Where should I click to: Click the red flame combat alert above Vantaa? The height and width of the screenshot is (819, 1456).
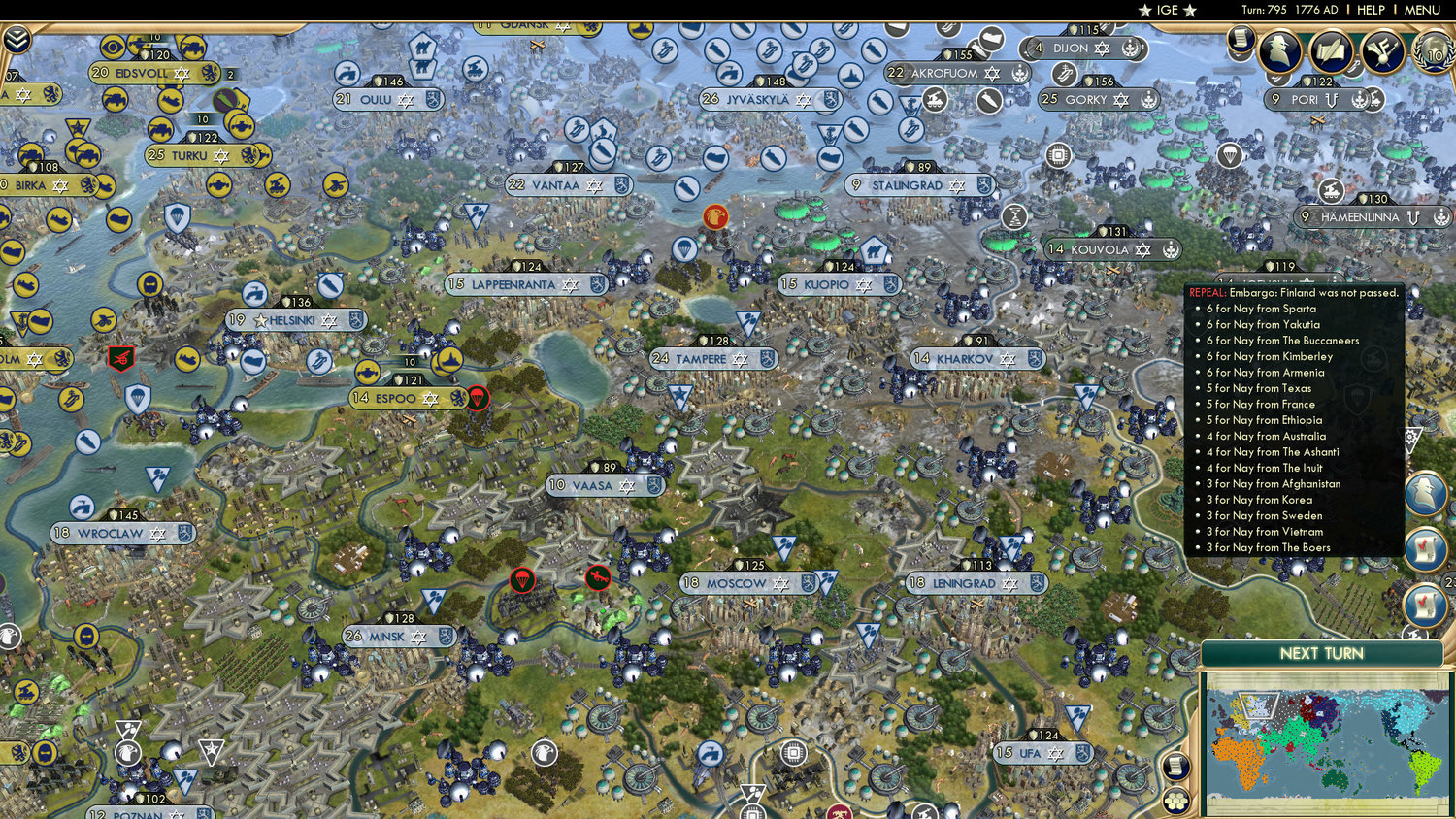[x=714, y=215]
